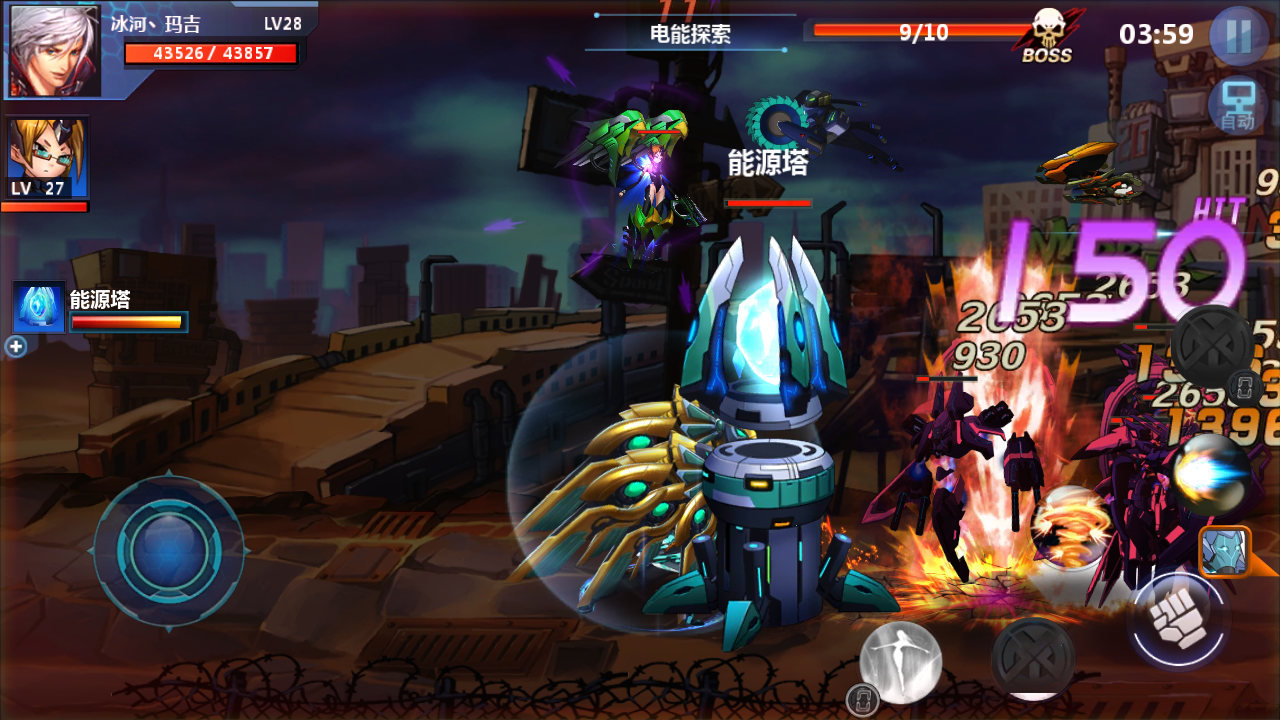This screenshot has width=1280, height=720.
Task: Switch to the LV 27 partner portrait
Action: click(47, 158)
